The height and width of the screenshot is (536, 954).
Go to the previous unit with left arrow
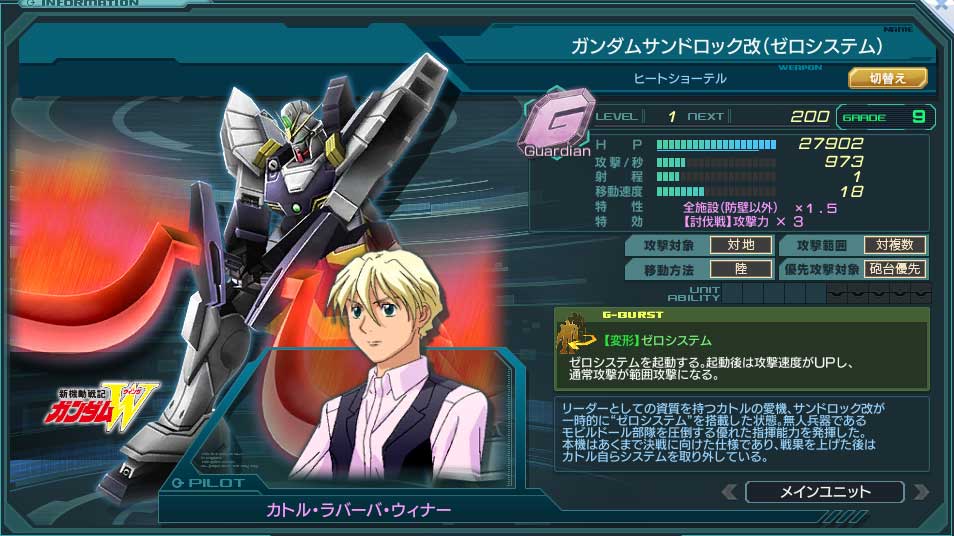(x=731, y=492)
